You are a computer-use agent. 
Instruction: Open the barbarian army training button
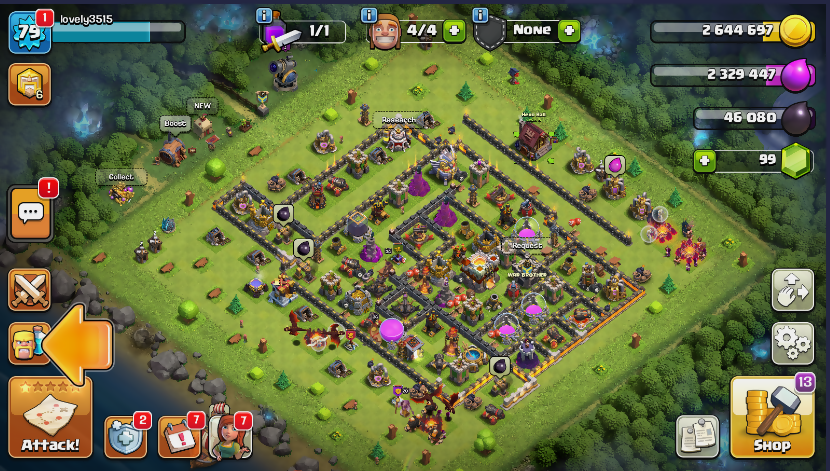pyautogui.click(x=26, y=343)
